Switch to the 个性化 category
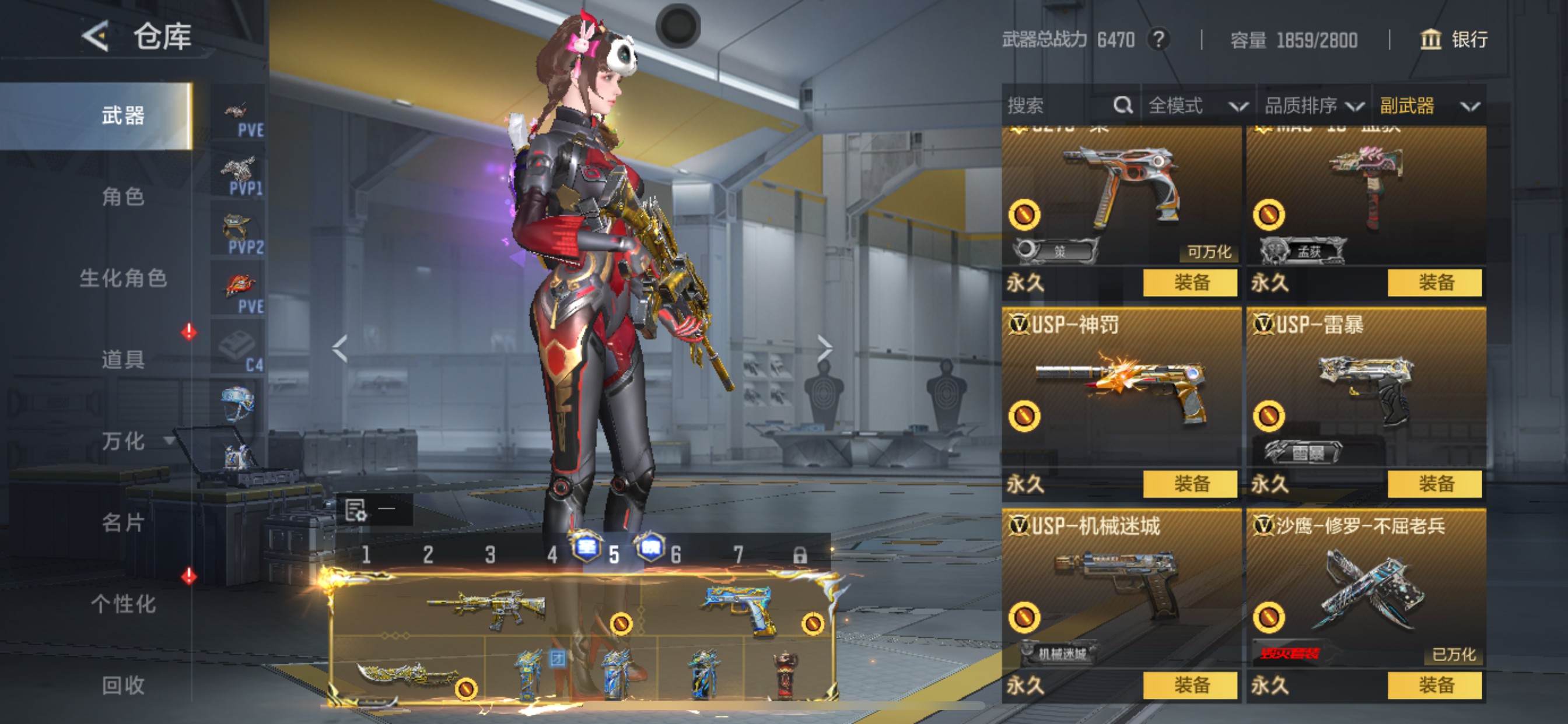Image resolution: width=1568 pixels, height=724 pixels. pyautogui.click(x=123, y=604)
